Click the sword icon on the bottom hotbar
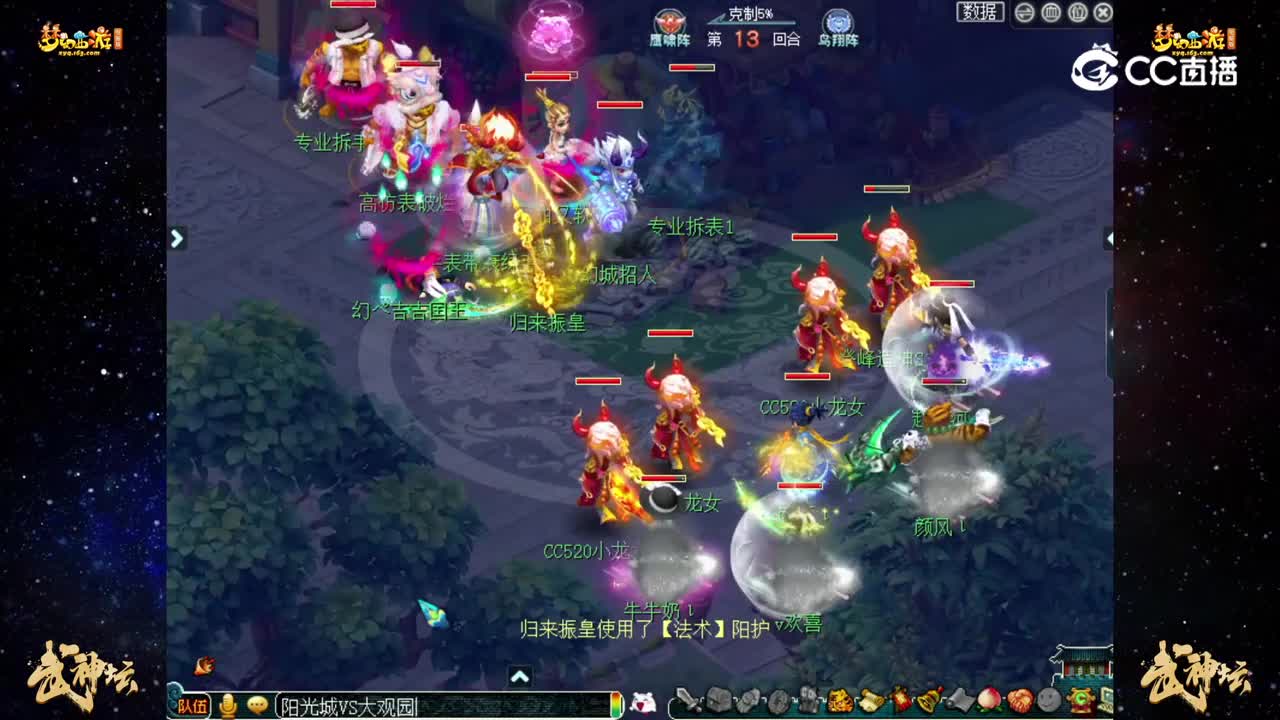Screen dimensions: 1280x720 (x=686, y=702)
